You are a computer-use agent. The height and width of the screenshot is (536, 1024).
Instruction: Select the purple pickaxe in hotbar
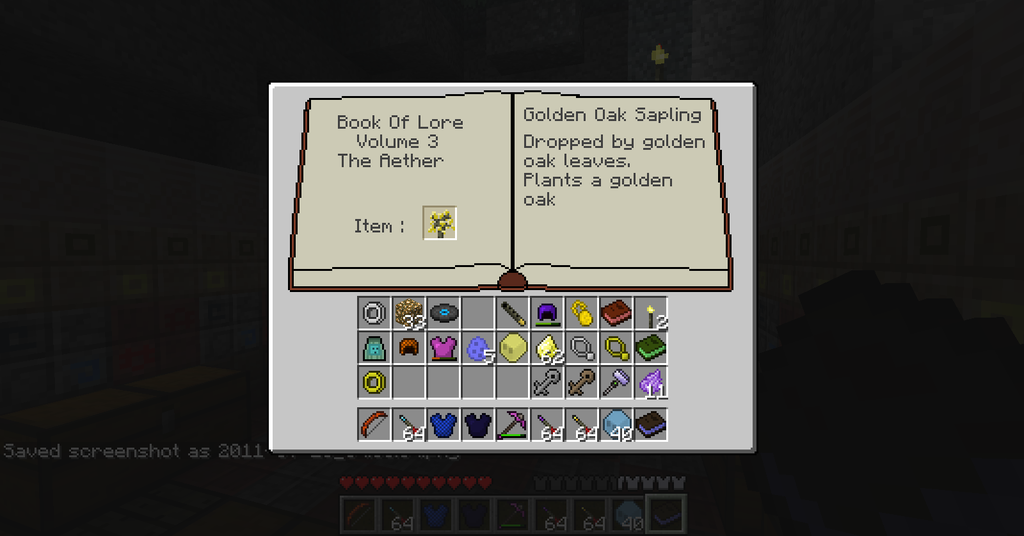[x=513, y=424]
